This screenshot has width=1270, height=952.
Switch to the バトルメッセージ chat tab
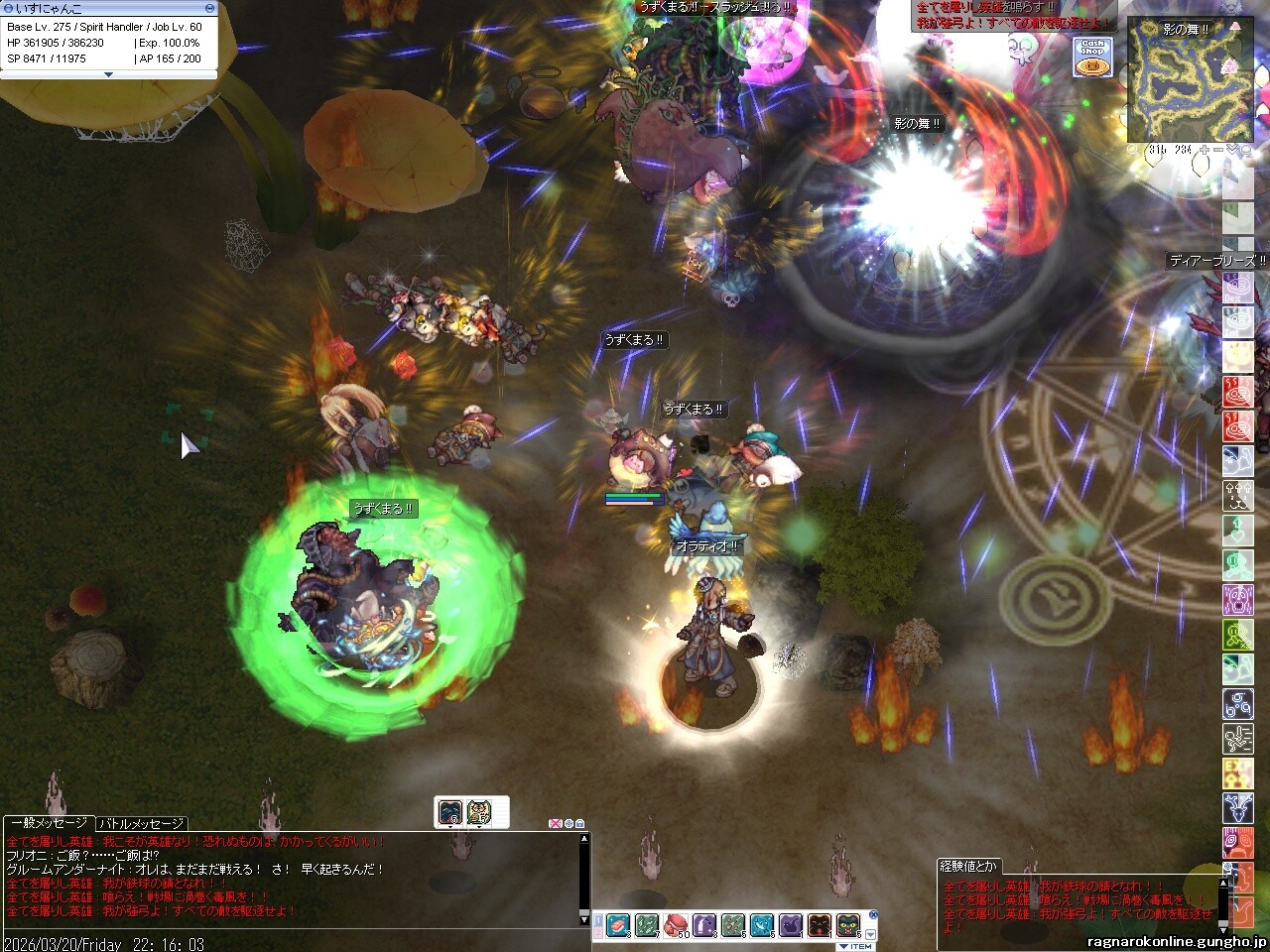pos(141,823)
